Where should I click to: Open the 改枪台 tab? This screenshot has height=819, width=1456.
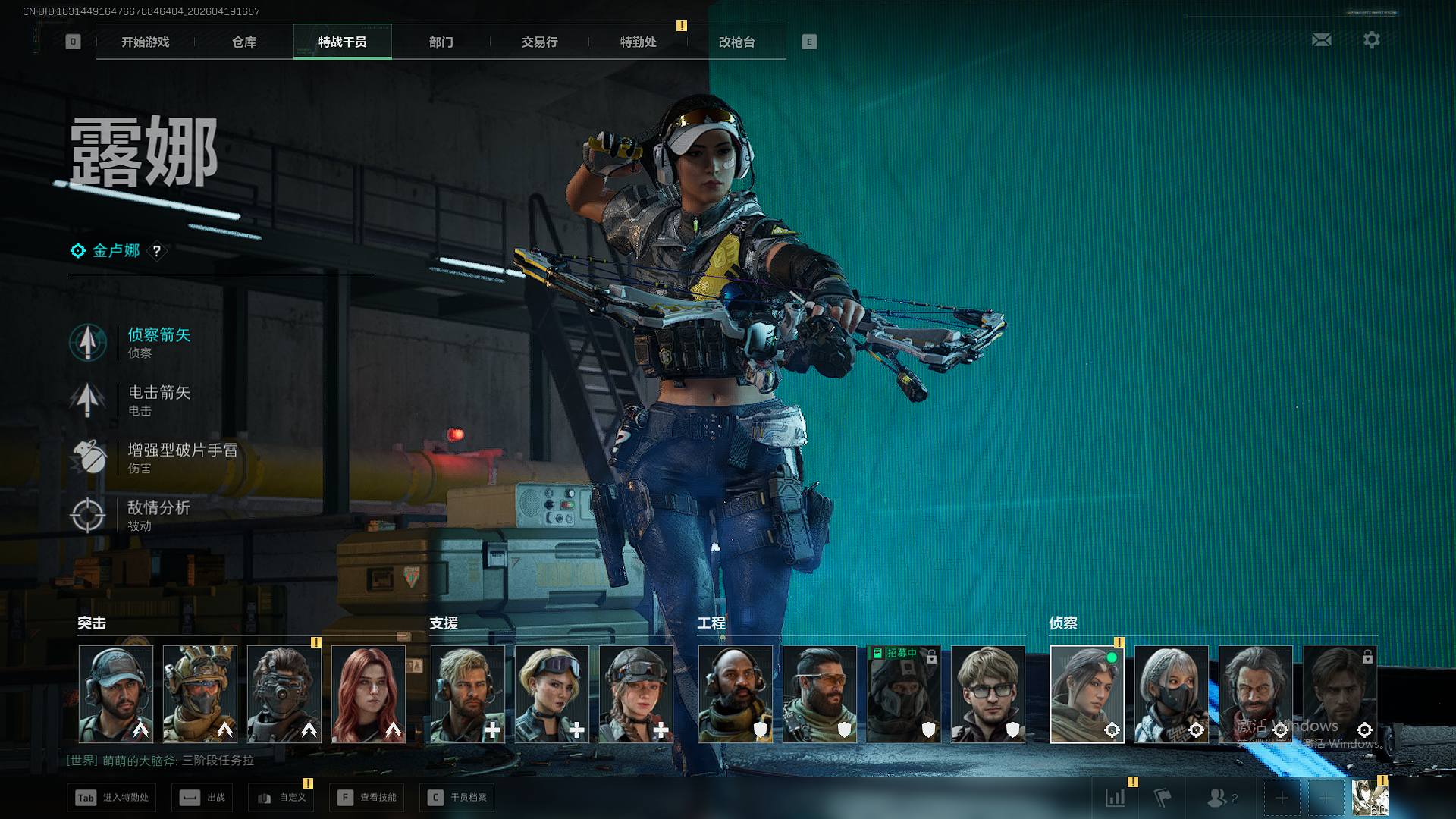pyautogui.click(x=737, y=42)
